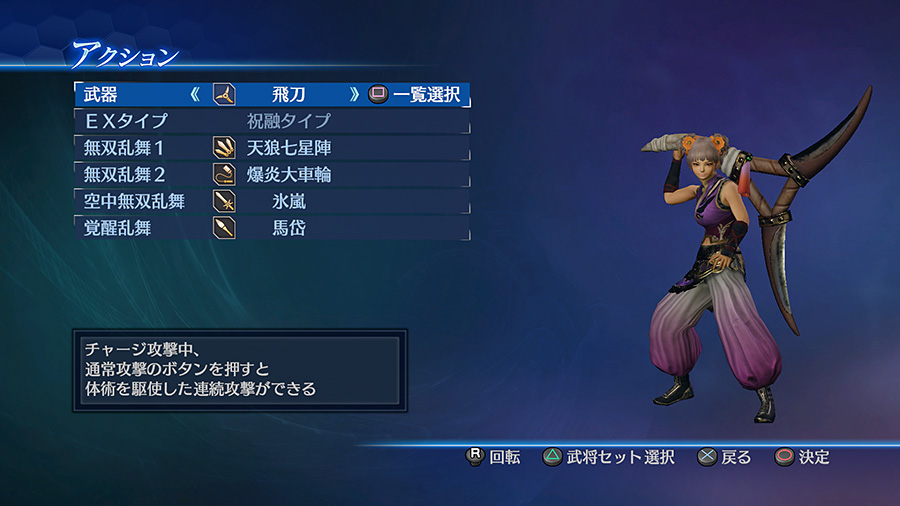Click the right arrow to change weapon
This screenshot has width=900, height=506.
[354, 95]
